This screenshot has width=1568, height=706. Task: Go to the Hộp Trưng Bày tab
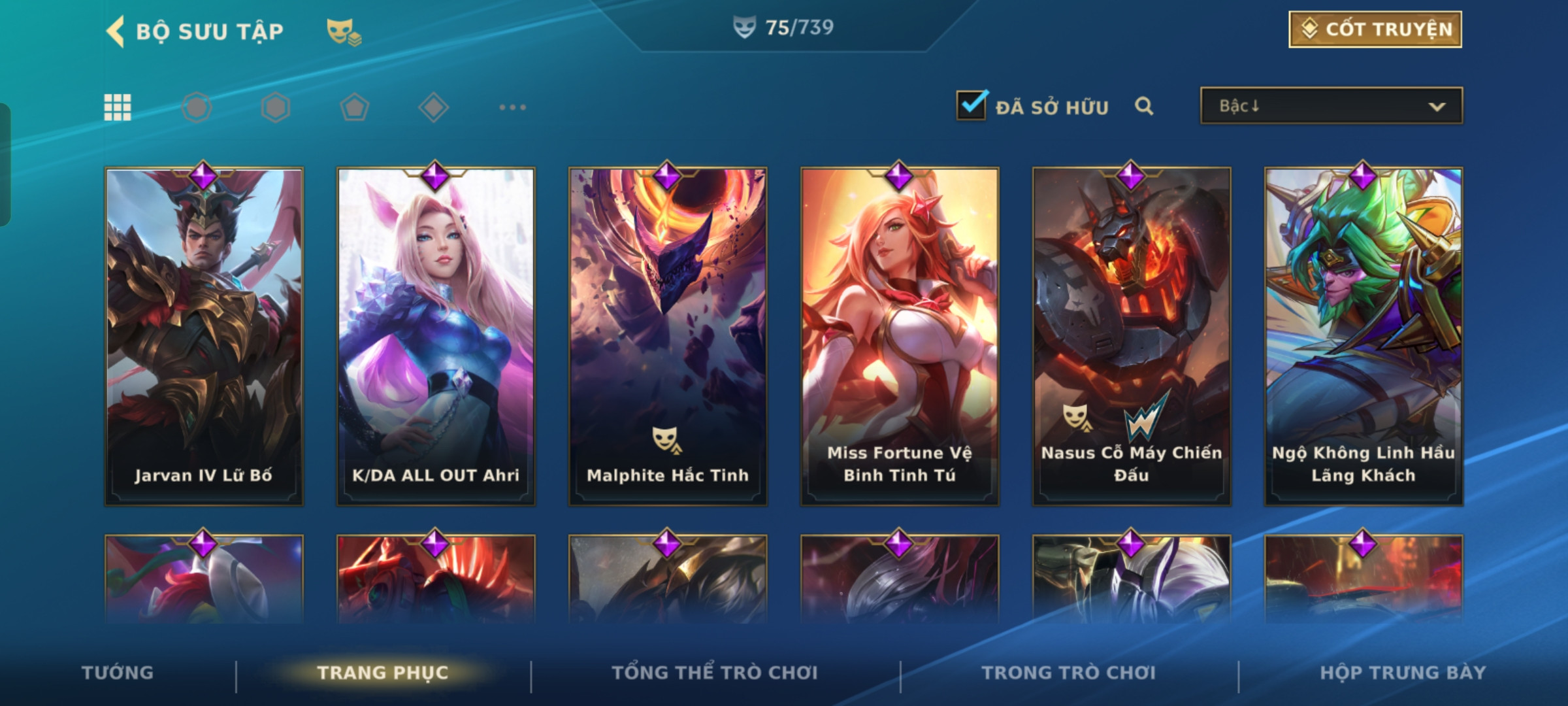tap(1403, 673)
